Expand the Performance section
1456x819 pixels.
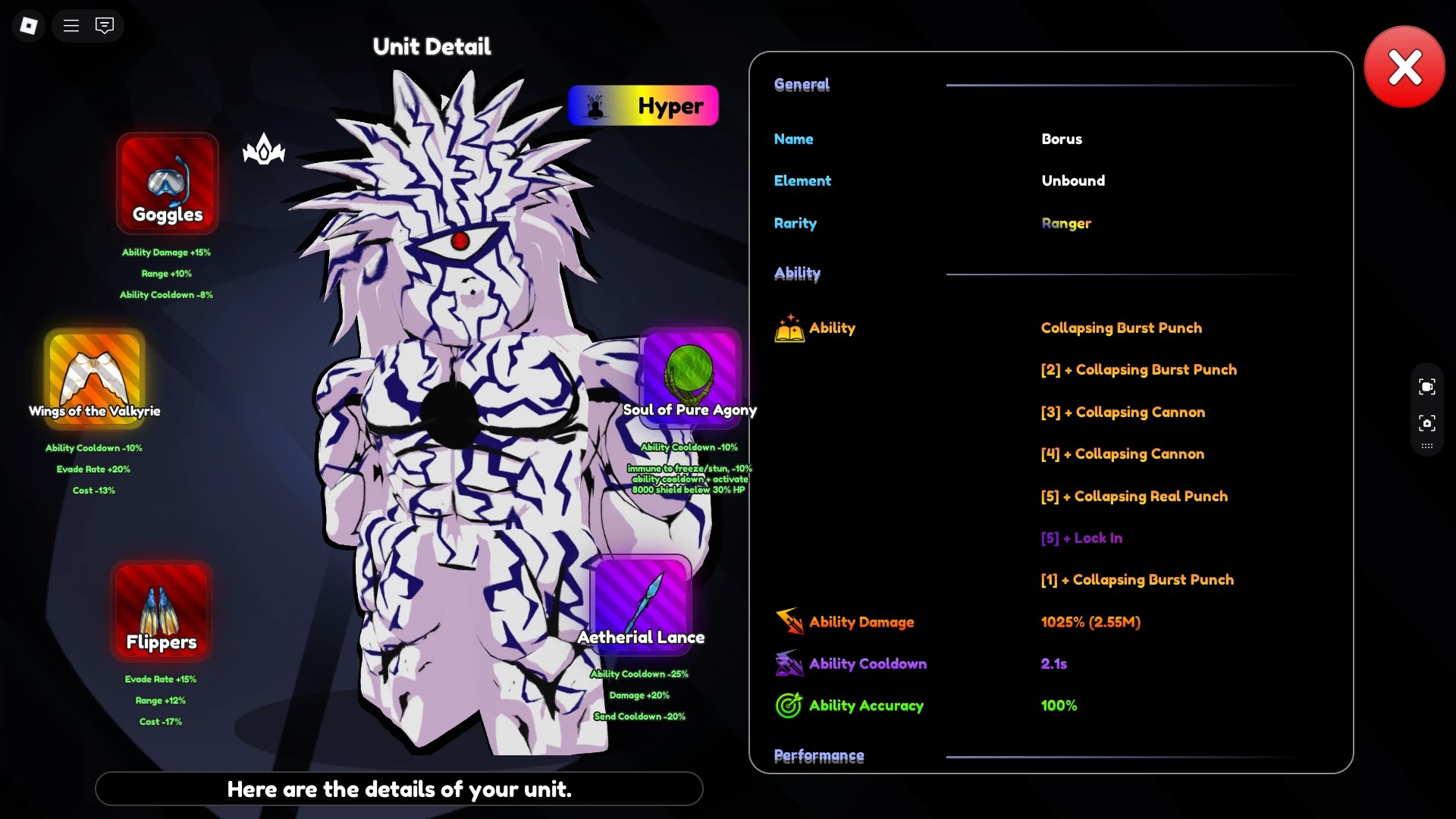pos(819,755)
